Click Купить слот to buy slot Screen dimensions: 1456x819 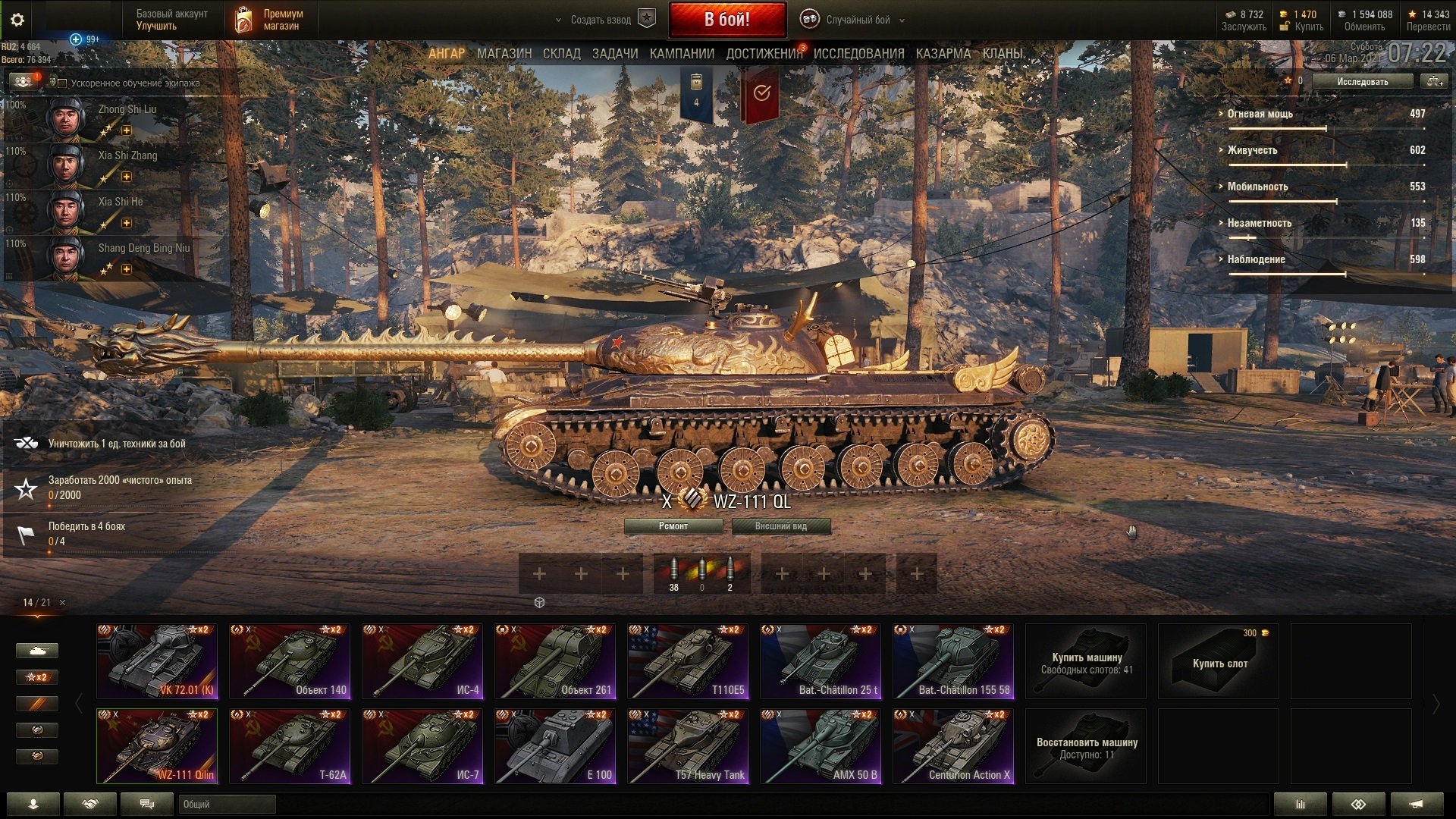pyautogui.click(x=1219, y=662)
